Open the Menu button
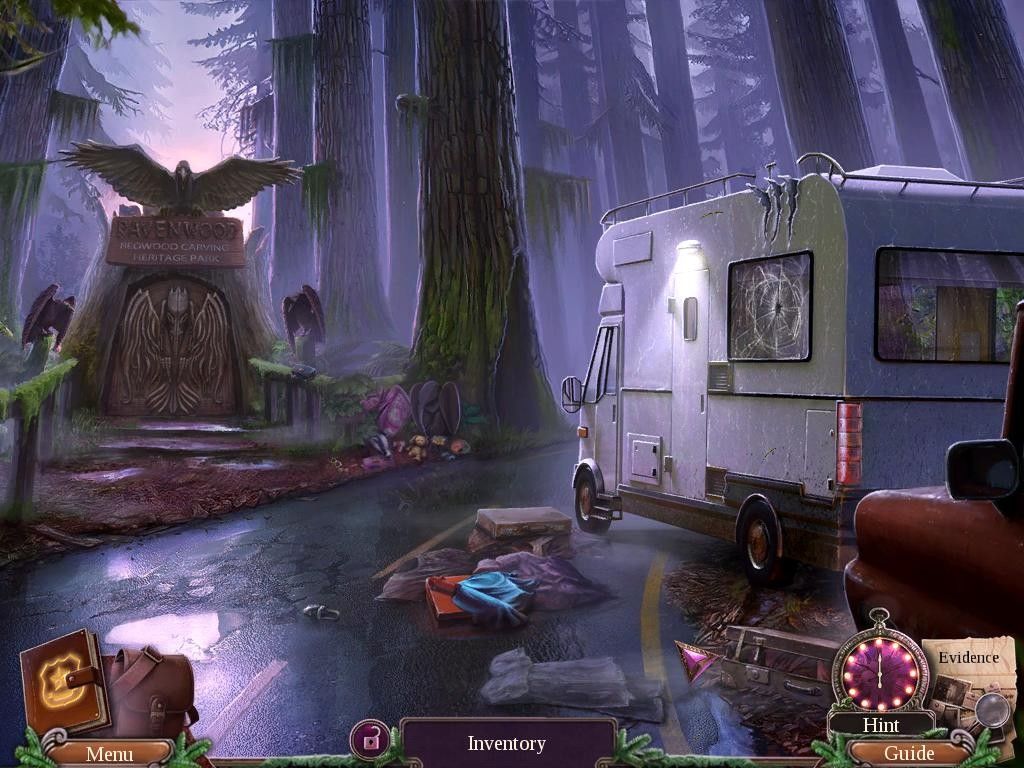 [x=109, y=753]
